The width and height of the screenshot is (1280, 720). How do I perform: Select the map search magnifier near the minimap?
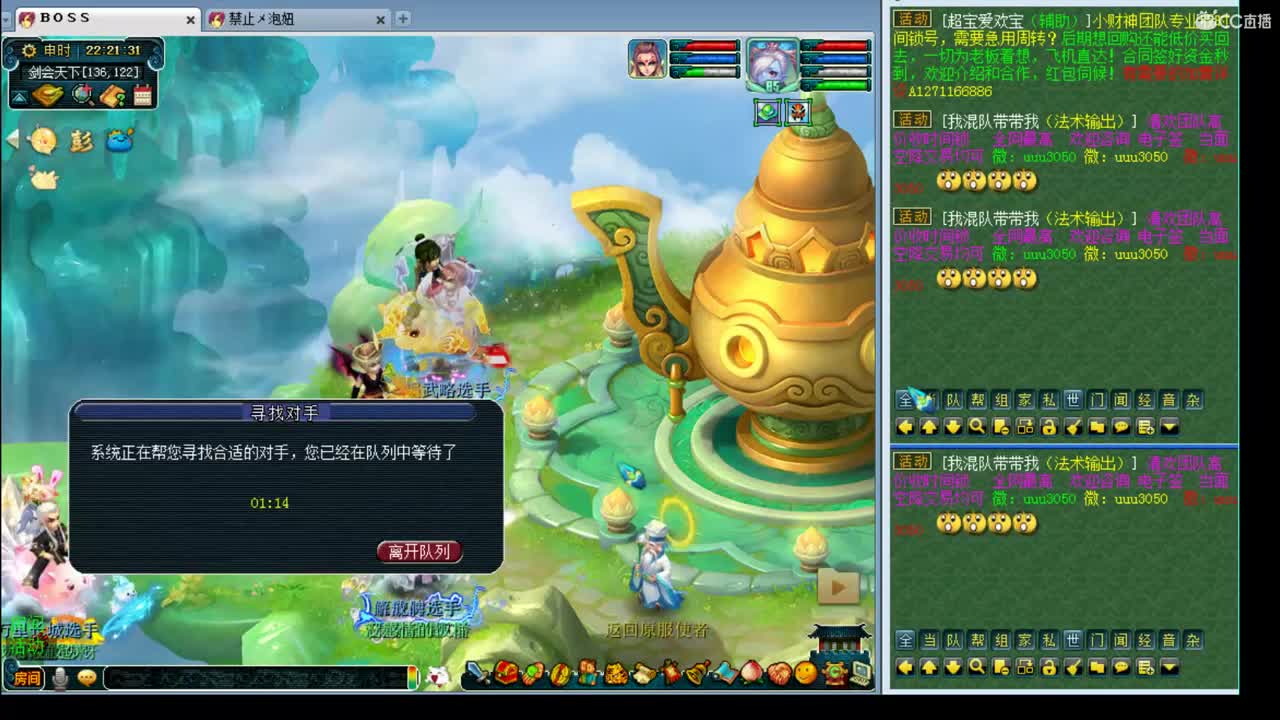pyautogui.click(x=82, y=95)
